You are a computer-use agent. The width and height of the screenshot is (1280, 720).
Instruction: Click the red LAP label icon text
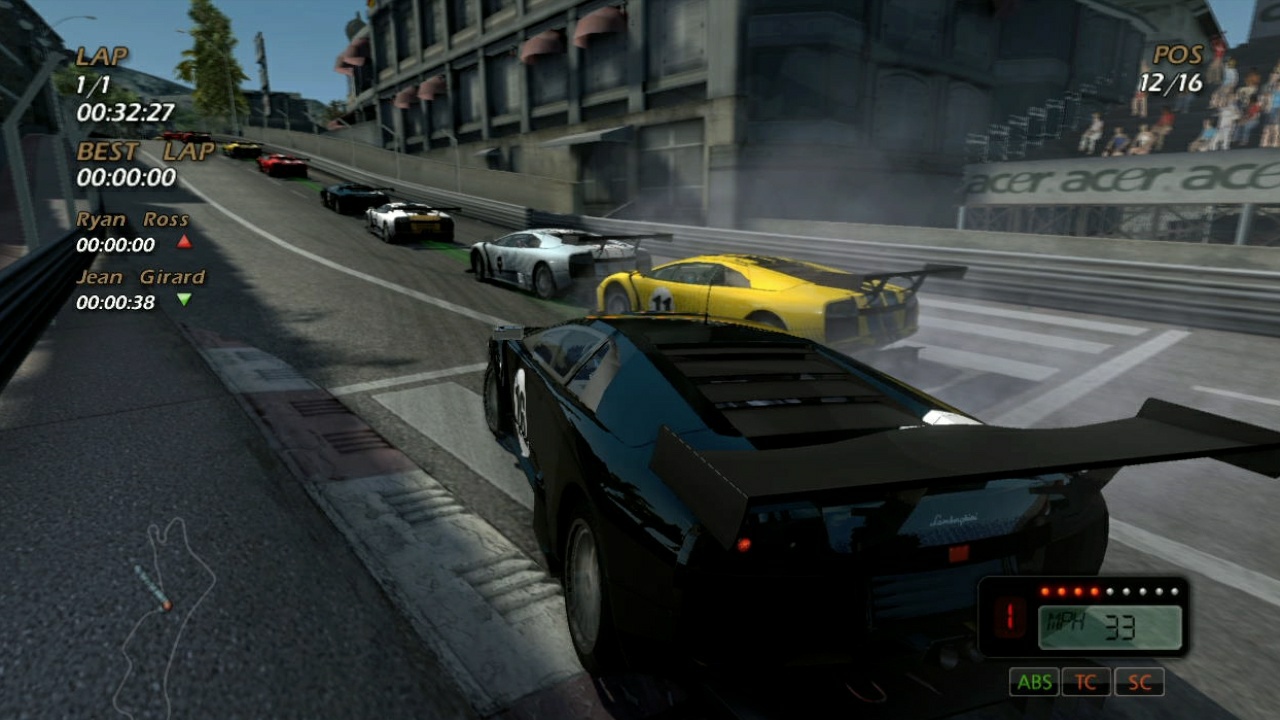coord(101,57)
